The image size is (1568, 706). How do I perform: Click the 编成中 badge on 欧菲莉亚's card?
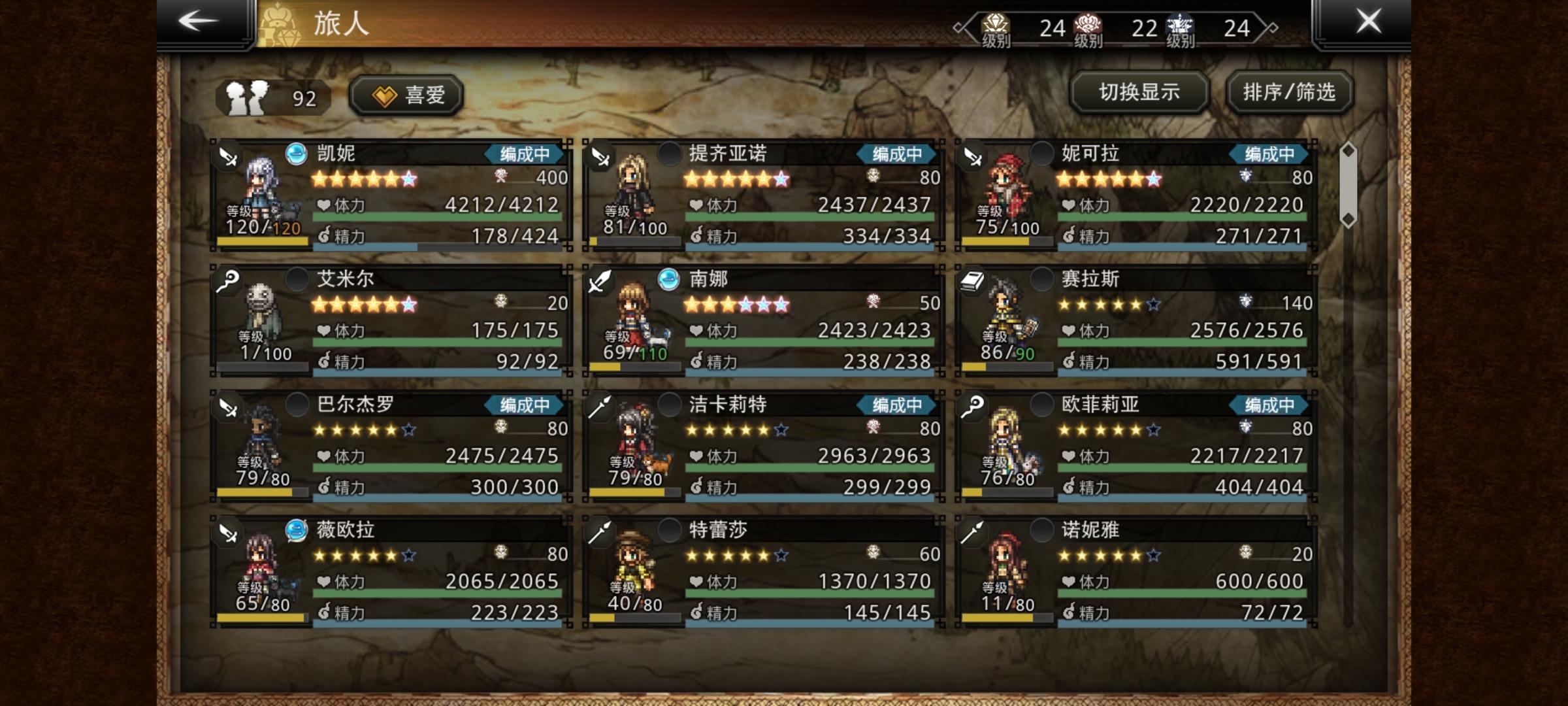(1269, 405)
